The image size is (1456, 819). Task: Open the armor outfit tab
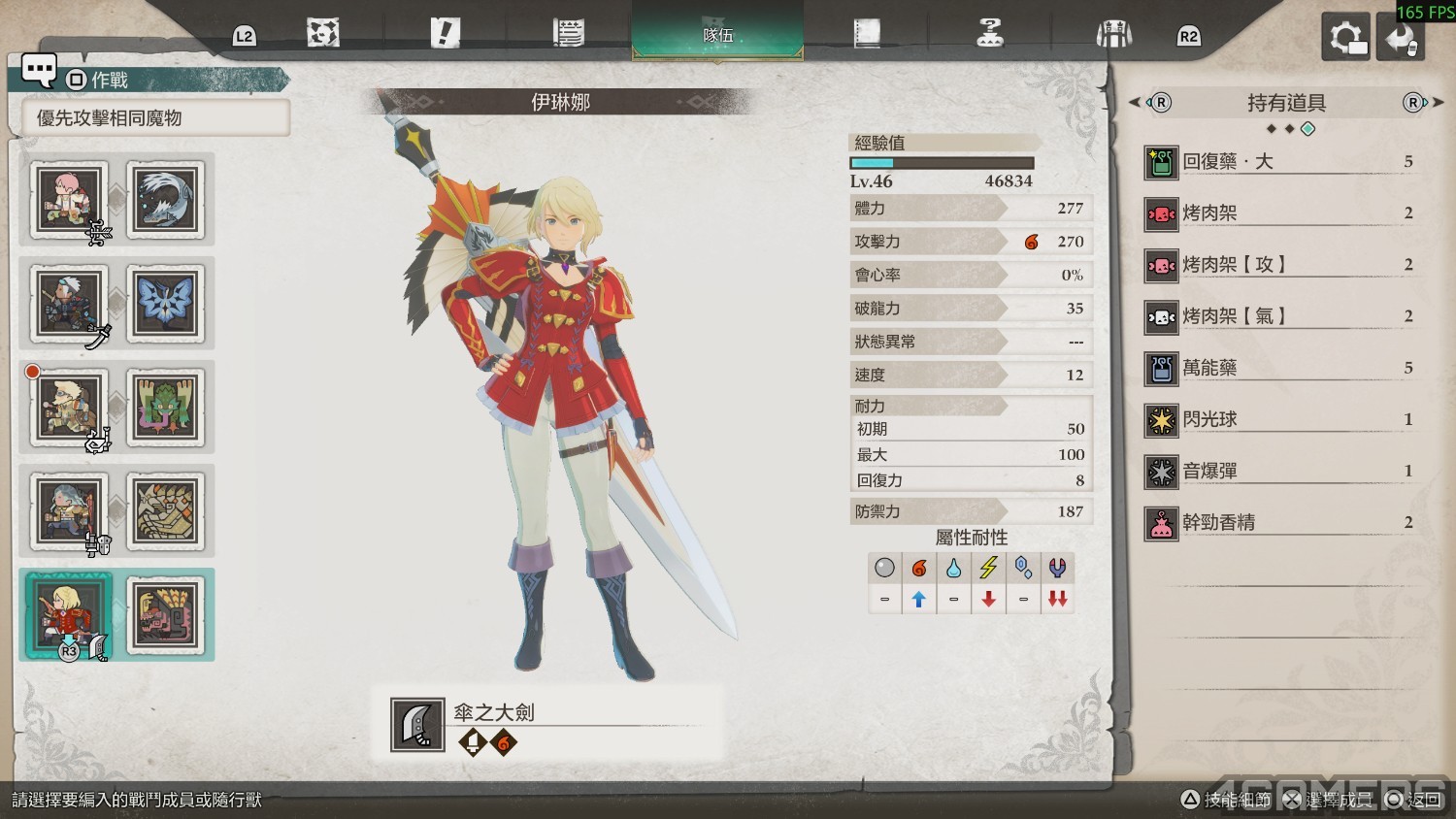coord(1113,35)
